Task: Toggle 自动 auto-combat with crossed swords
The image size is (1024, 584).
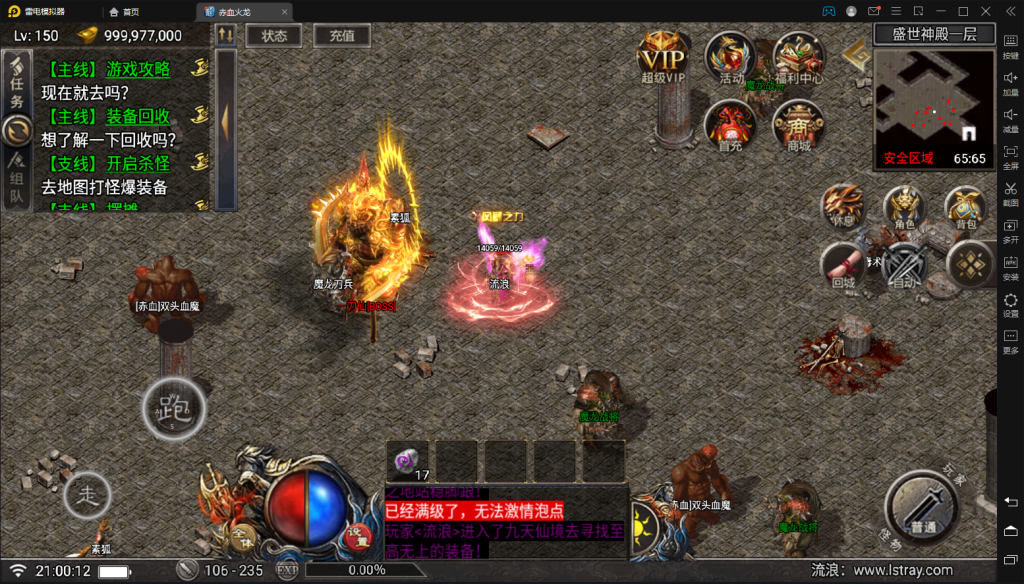Action: coord(905,267)
